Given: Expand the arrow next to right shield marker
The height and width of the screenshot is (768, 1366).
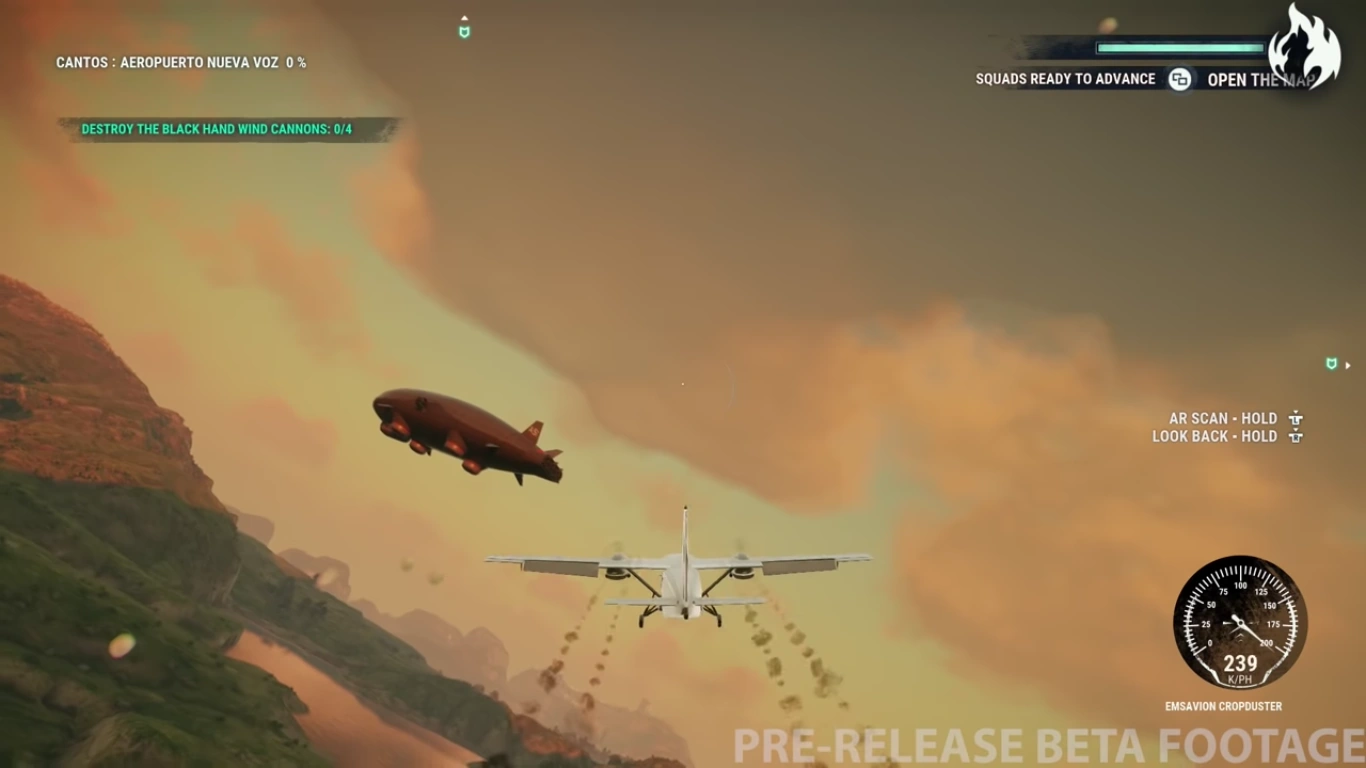Looking at the screenshot, I should click(1347, 364).
